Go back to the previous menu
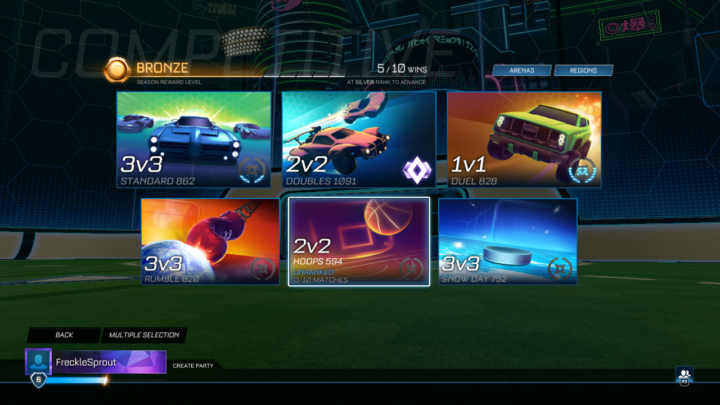 click(64, 335)
